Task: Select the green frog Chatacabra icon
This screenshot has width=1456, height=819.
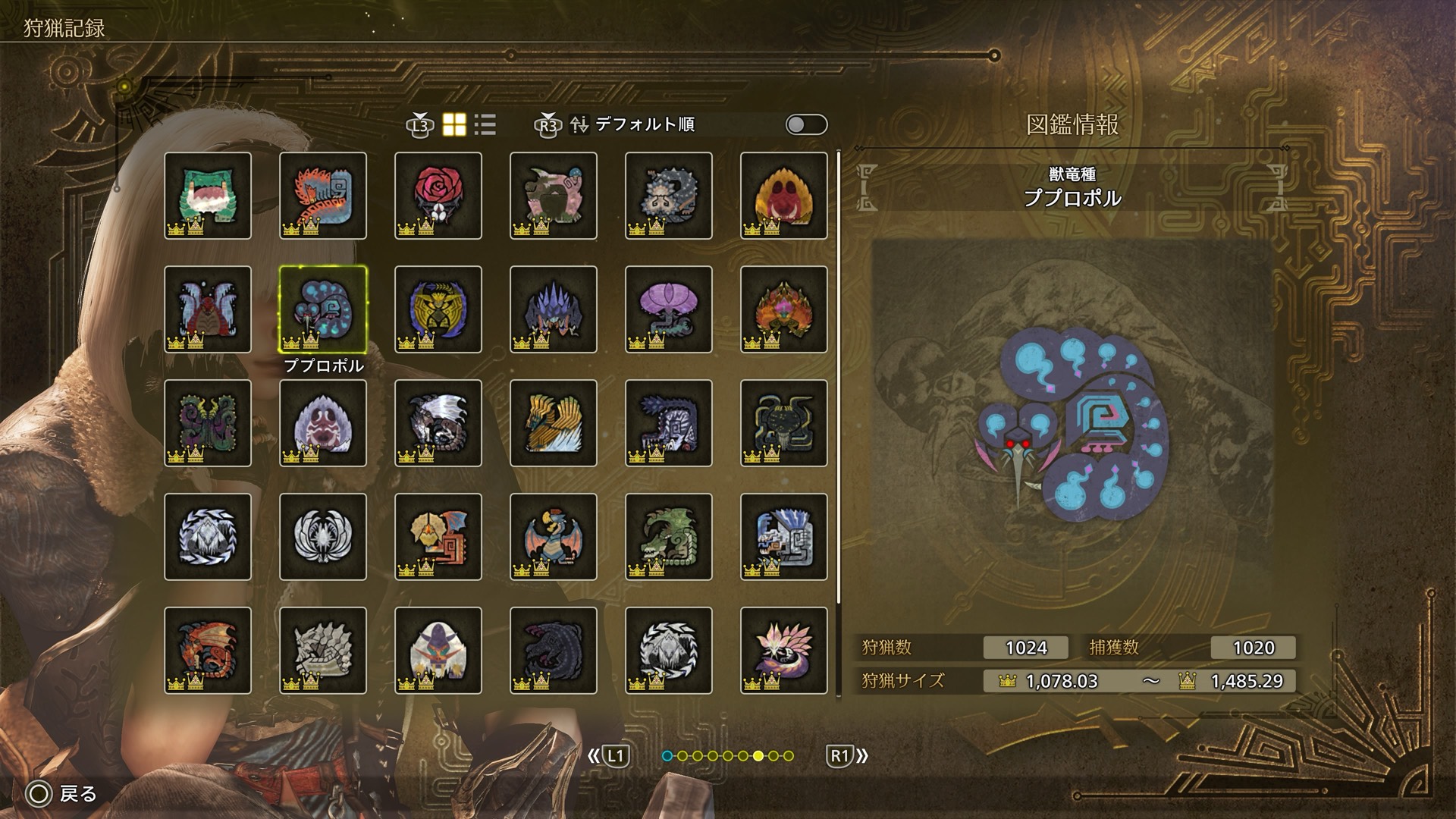Action: 208,196
